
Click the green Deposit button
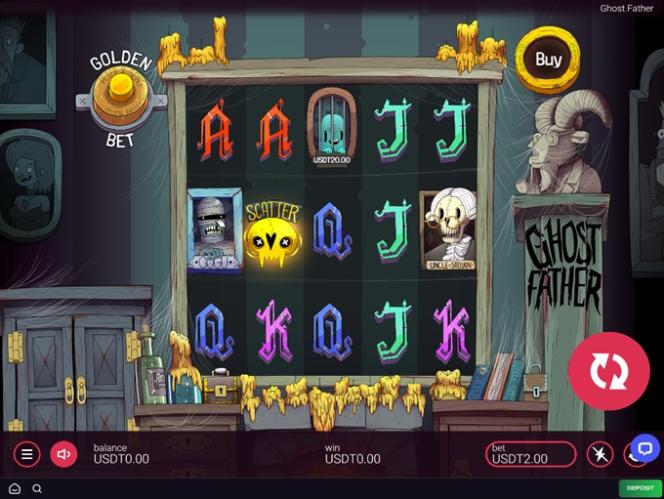637,488
